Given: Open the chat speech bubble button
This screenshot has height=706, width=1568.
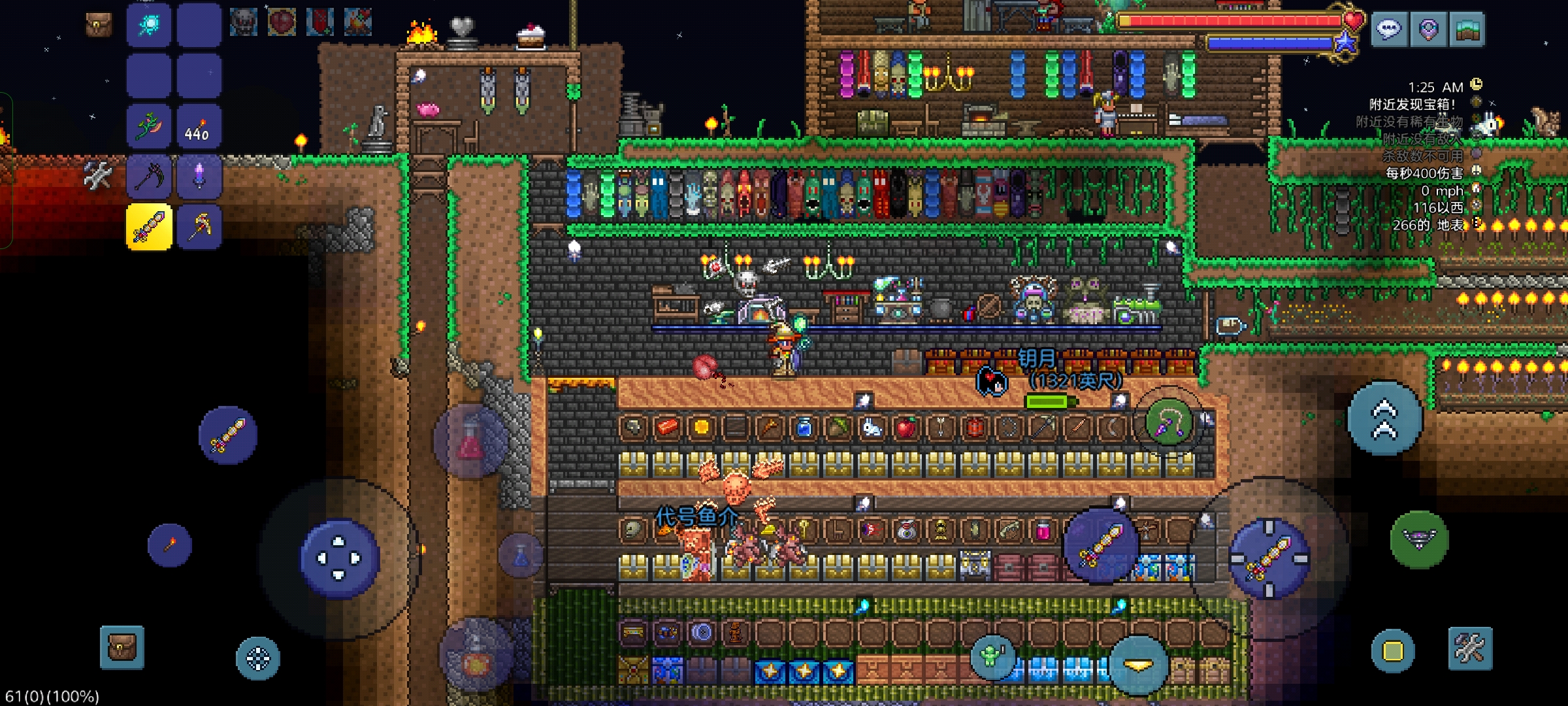Looking at the screenshot, I should point(1388,29).
